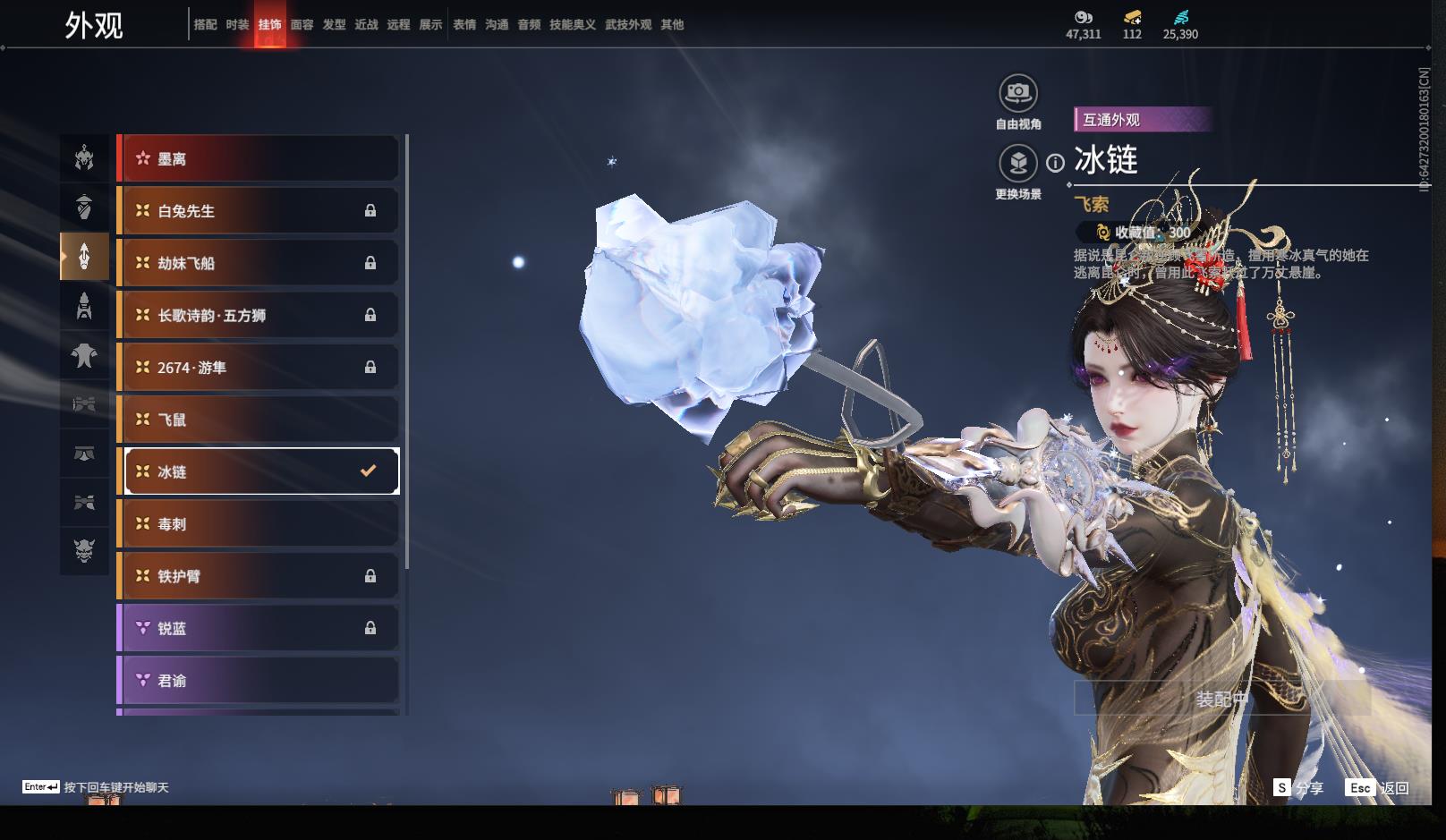1446x840 pixels.
Task: Pick the 长歌诗韵·五方狮 entry
Action: point(259,315)
